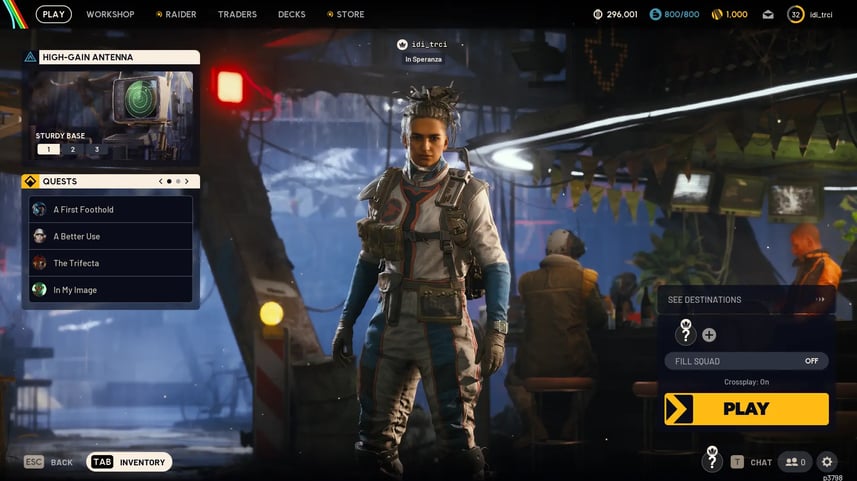
Task: Open the idi_trci player profile badge
Action: (810, 14)
